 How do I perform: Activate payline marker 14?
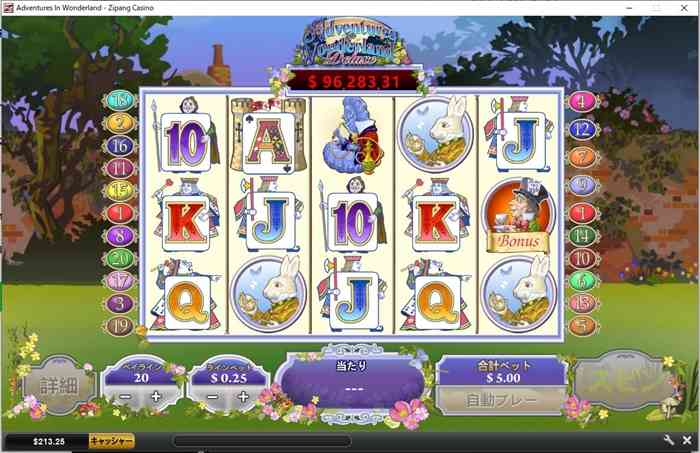[x=581, y=236]
